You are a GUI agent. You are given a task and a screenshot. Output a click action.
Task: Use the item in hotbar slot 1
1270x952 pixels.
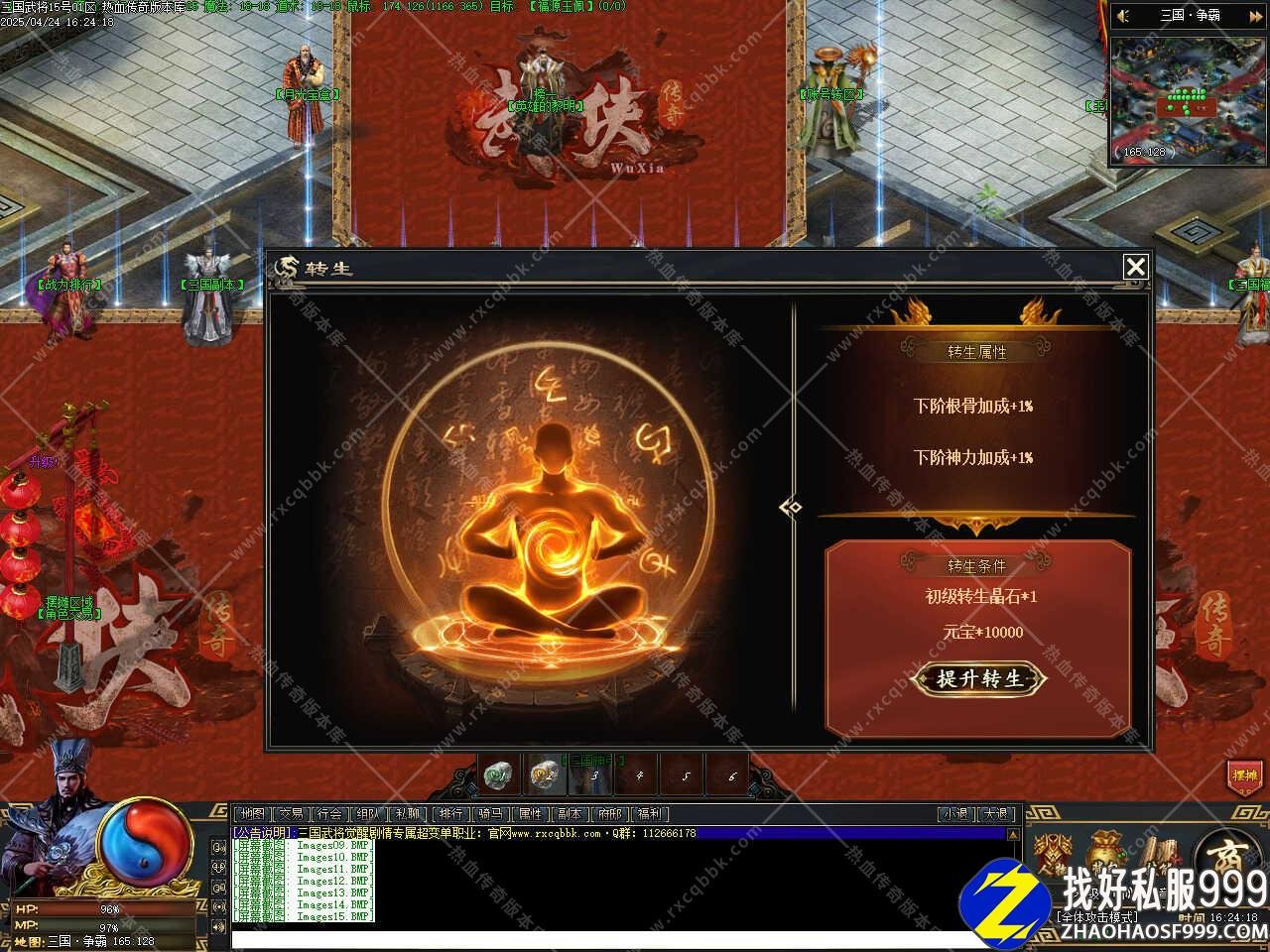[x=499, y=775]
